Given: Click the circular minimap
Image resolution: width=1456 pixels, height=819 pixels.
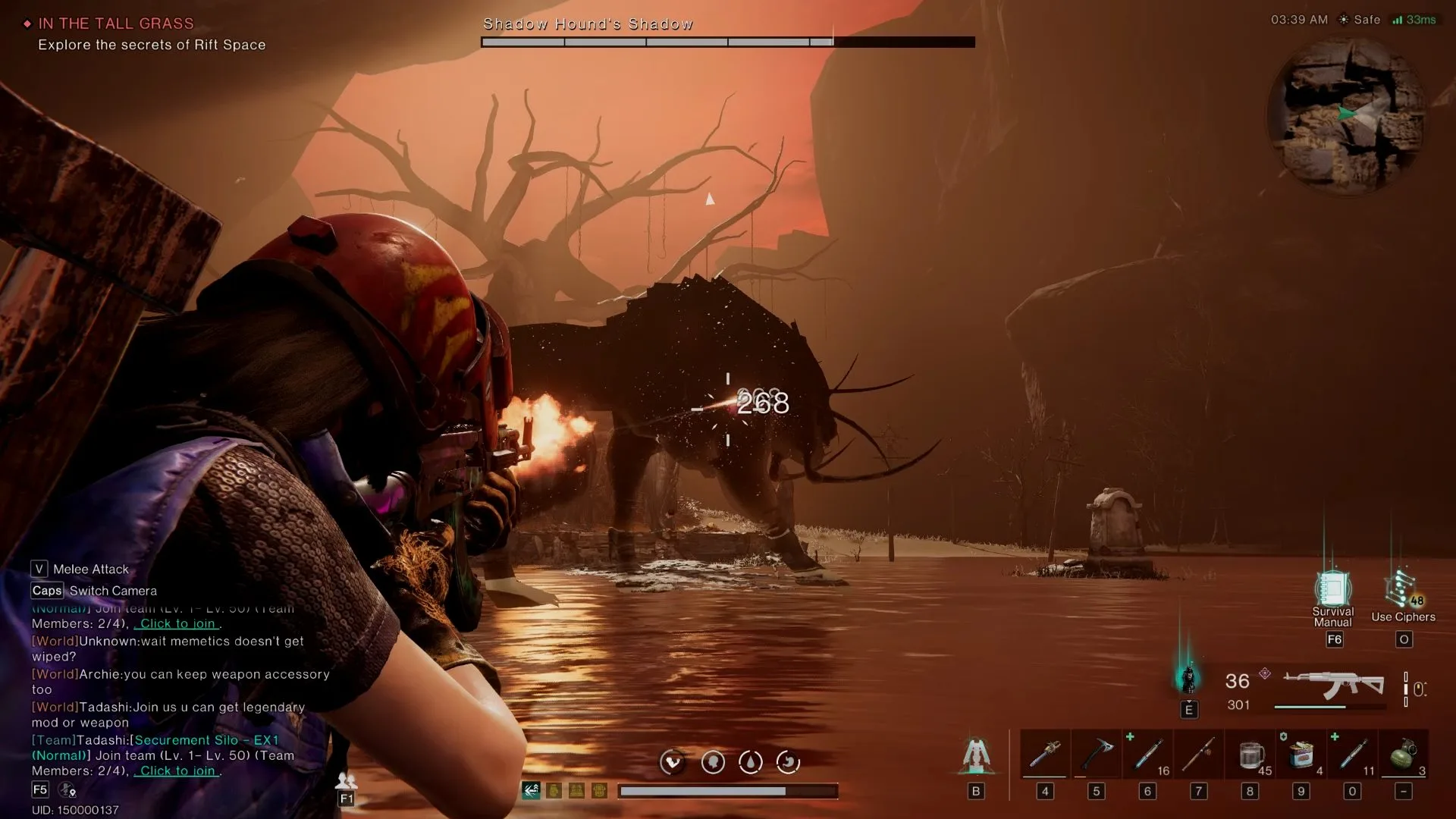Looking at the screenshot, I should [1348, 116].
